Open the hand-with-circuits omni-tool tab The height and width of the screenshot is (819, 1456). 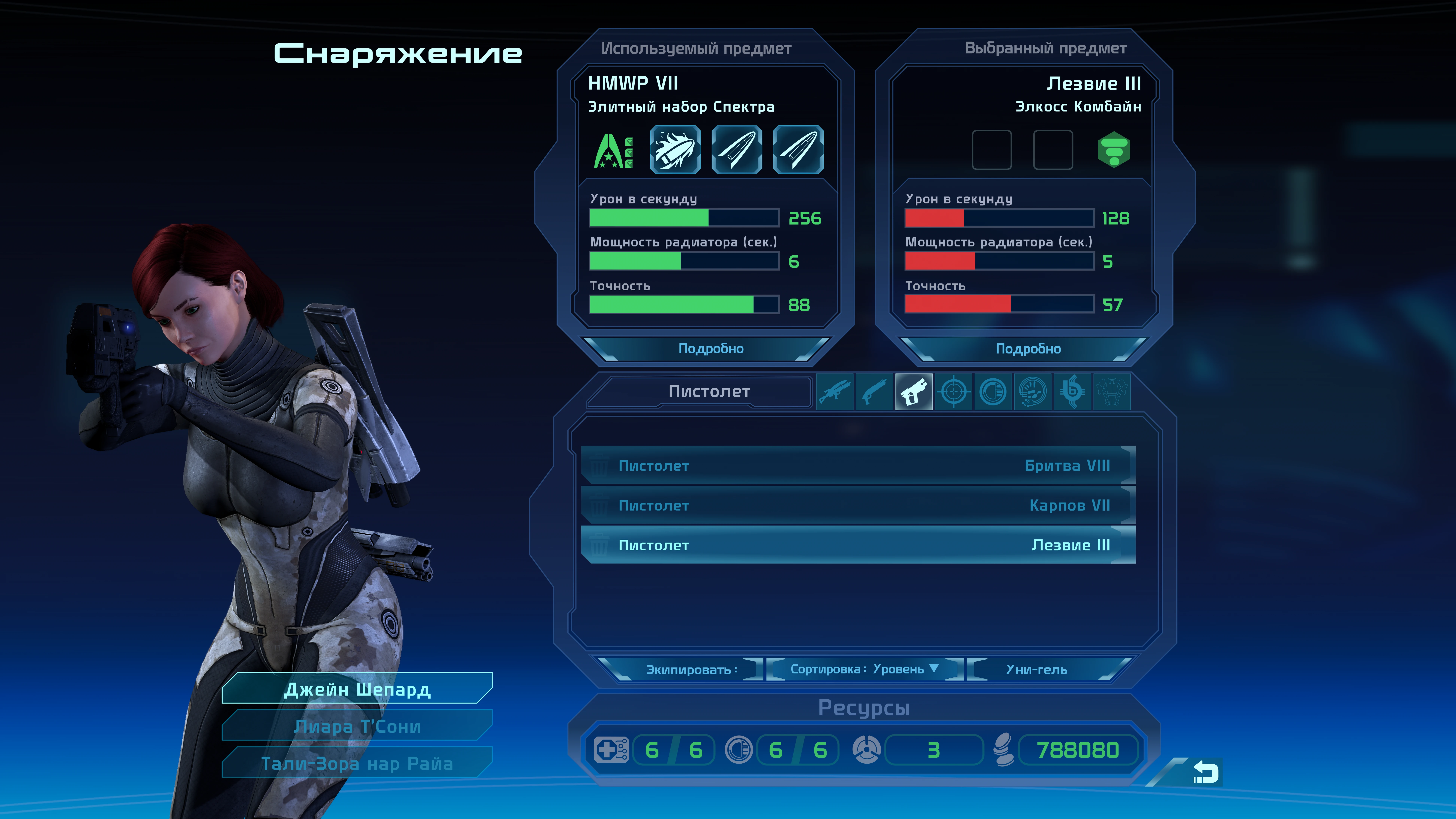coord(1033,391)
